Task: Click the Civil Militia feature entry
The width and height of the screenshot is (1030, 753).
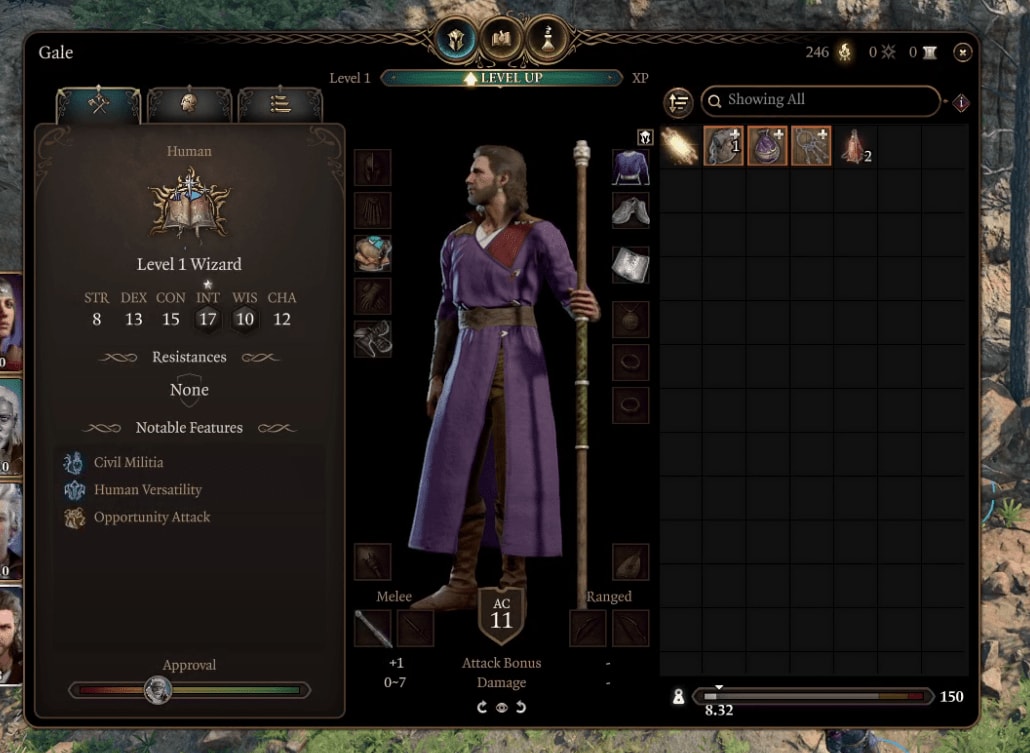Action: pos(128,462)
